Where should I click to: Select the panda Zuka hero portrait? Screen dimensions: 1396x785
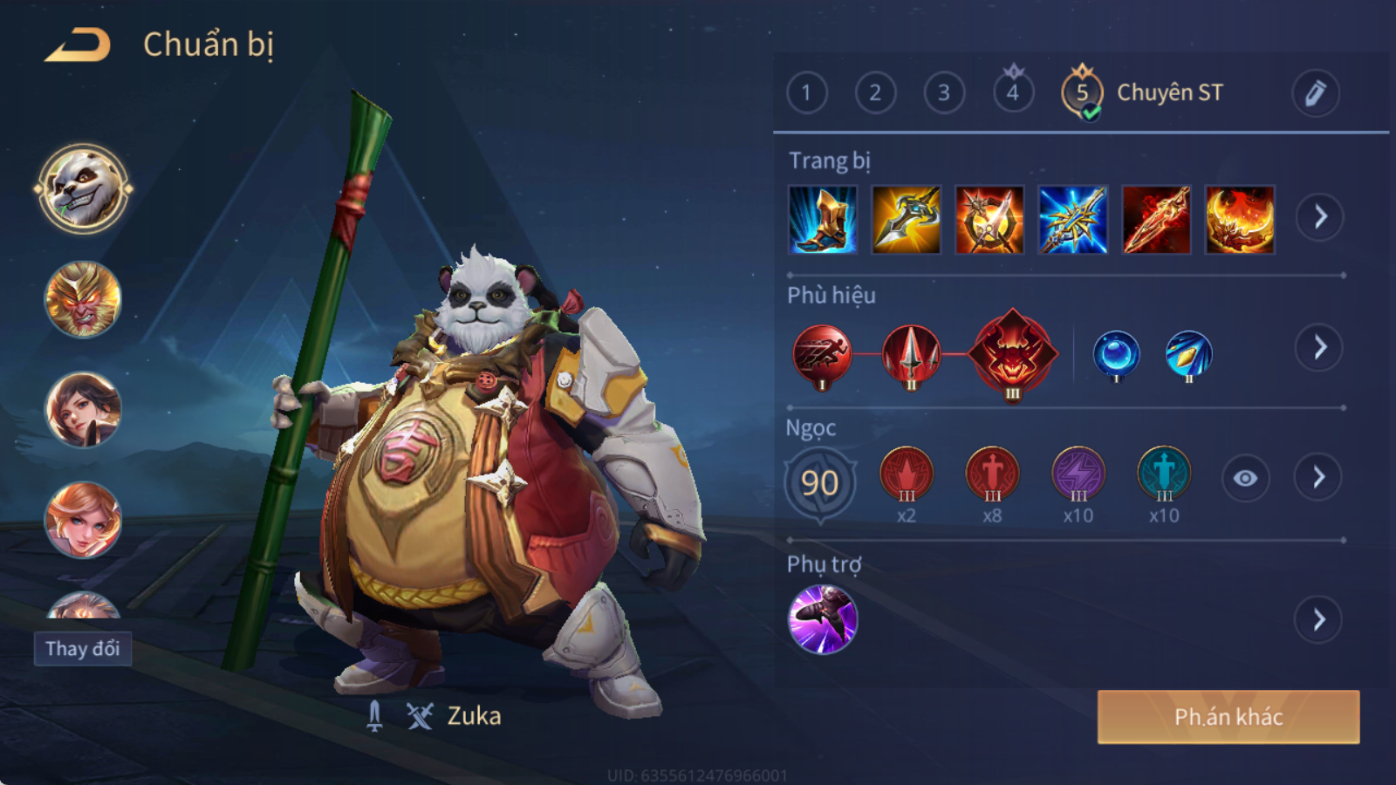tap(83, 188)
